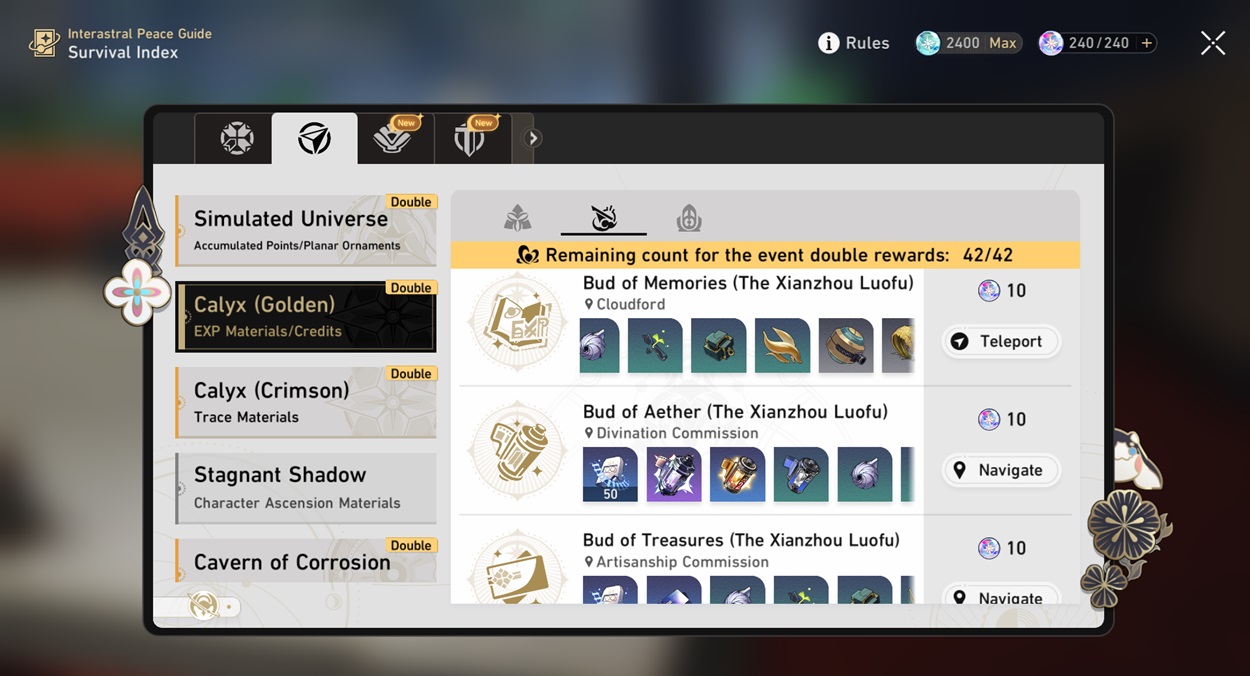The height and width of the screenshot is (676, 1250).
Task: Open the shield tab marked New
Action: point(469,139)
